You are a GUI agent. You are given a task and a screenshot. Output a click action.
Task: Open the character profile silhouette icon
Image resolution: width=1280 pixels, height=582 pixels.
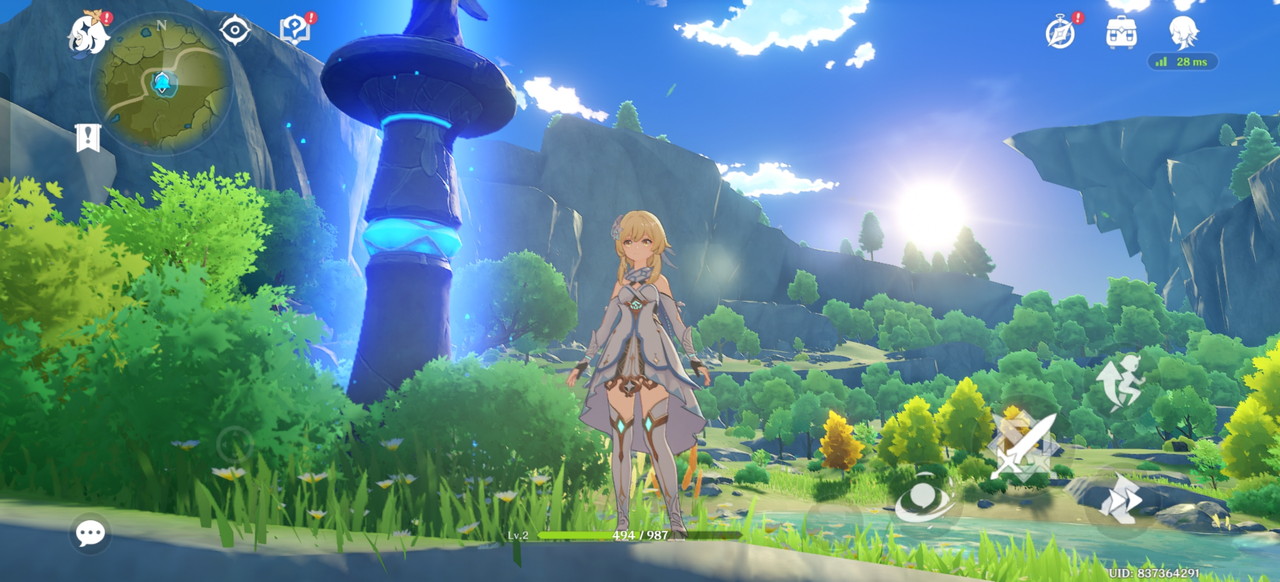[x=1183, y=32]
